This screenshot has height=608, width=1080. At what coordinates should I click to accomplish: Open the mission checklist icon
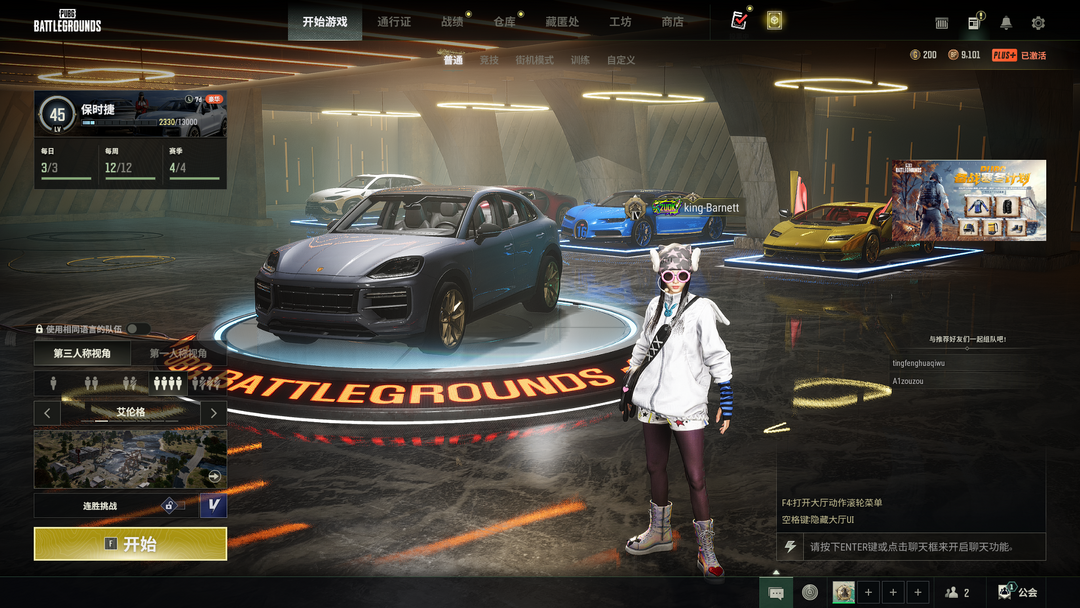point(739,21)
